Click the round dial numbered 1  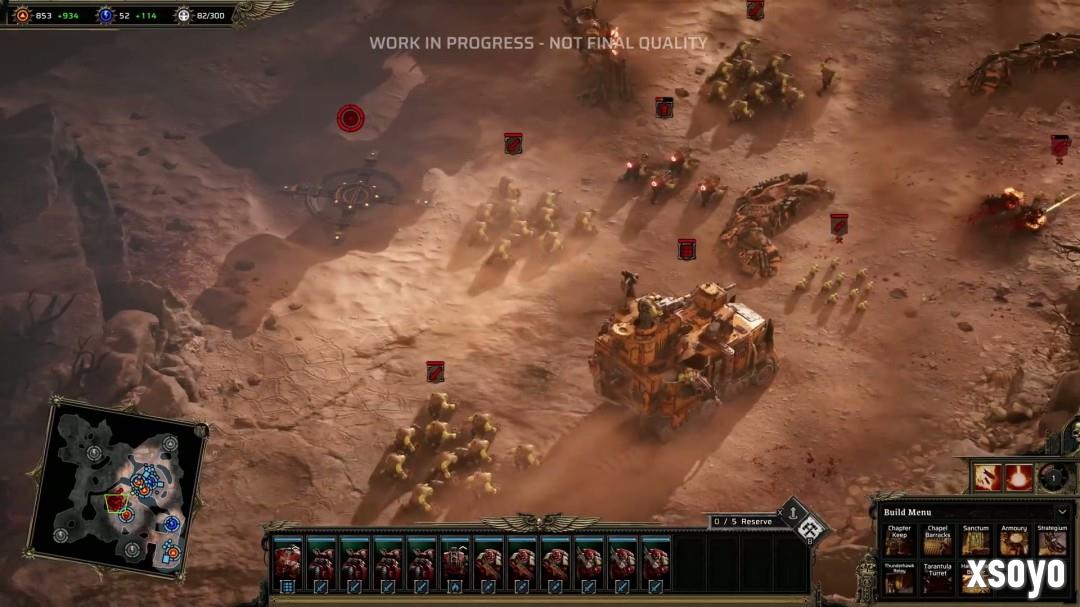tap(1051, 477)
